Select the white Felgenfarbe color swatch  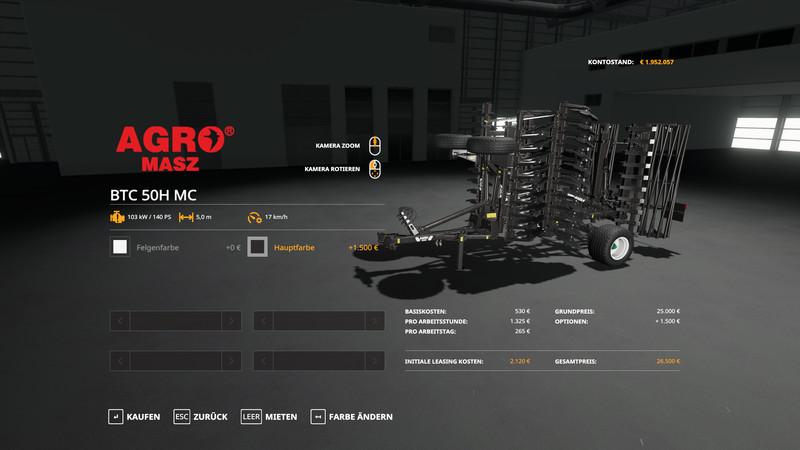coord(120,247)
